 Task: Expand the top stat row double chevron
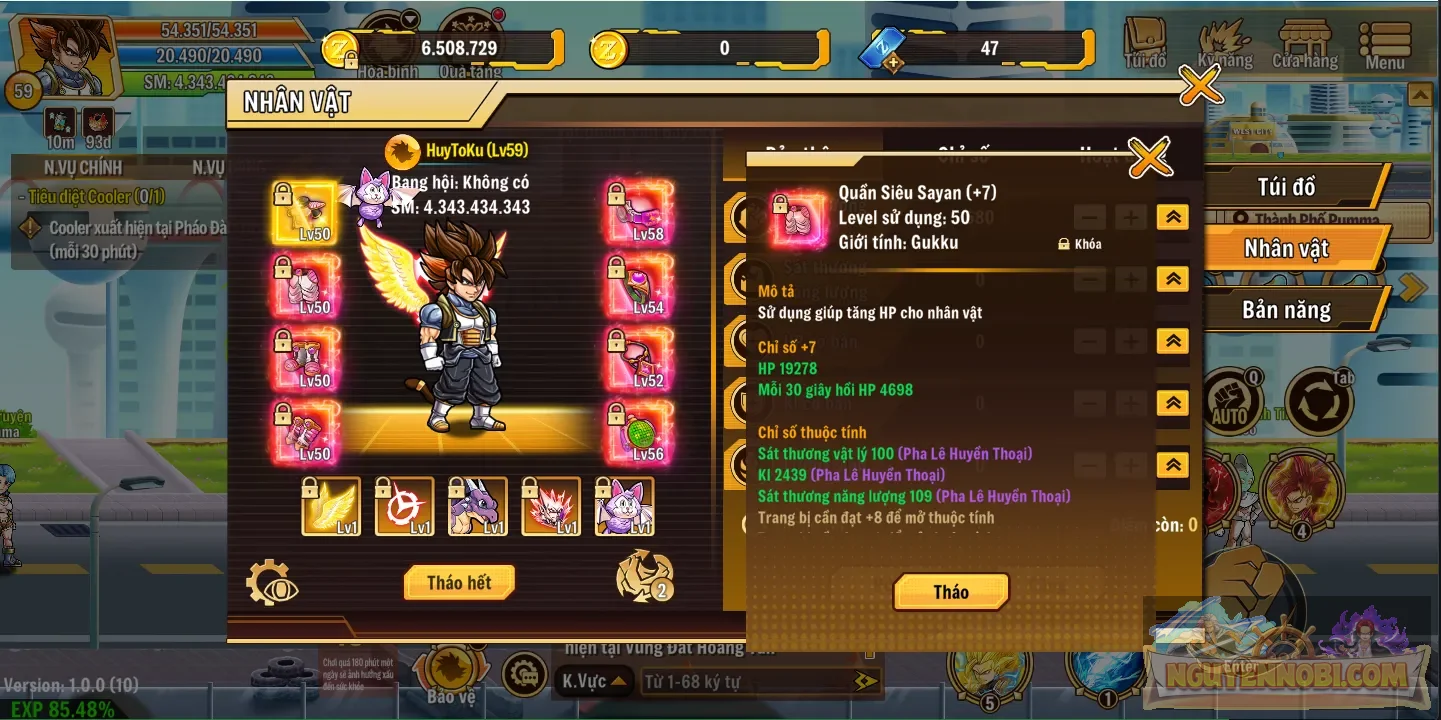coord(1172,217)
